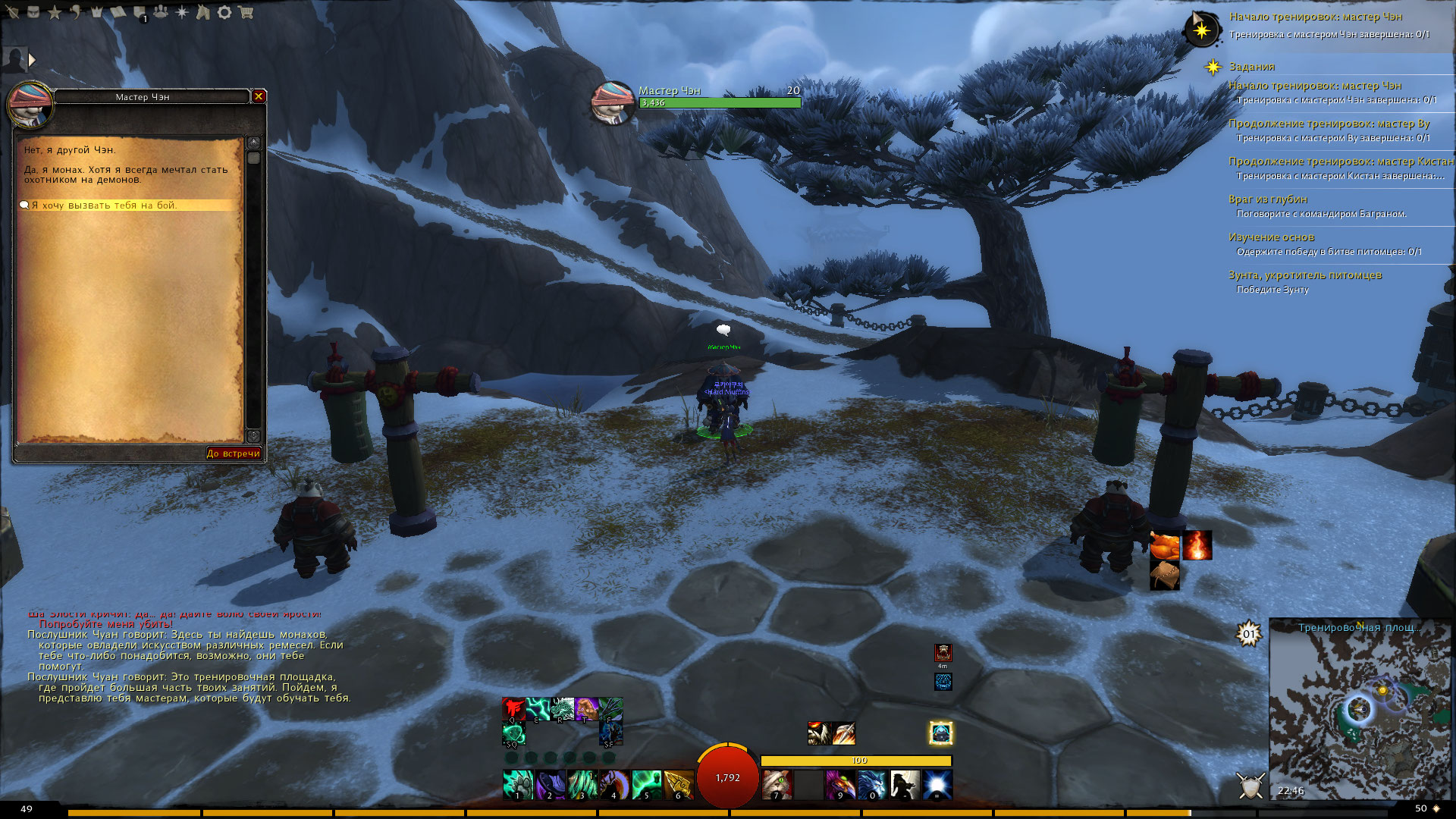
Task: Open the crown icon in the top menu
Action: 97,12
